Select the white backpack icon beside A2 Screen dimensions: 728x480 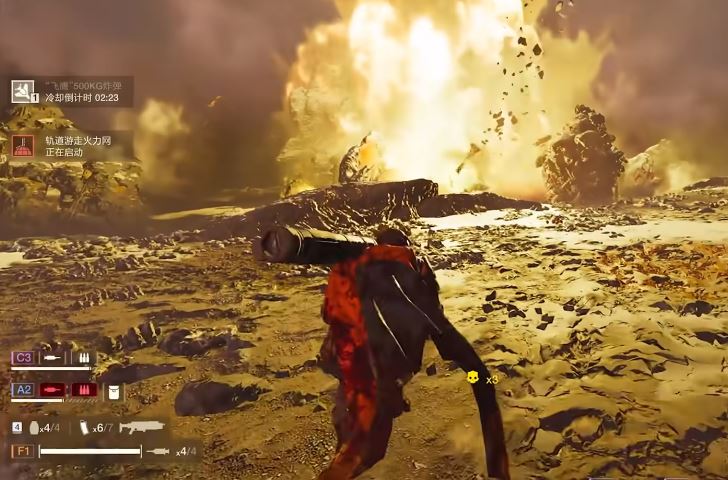(x=113, y=391)
